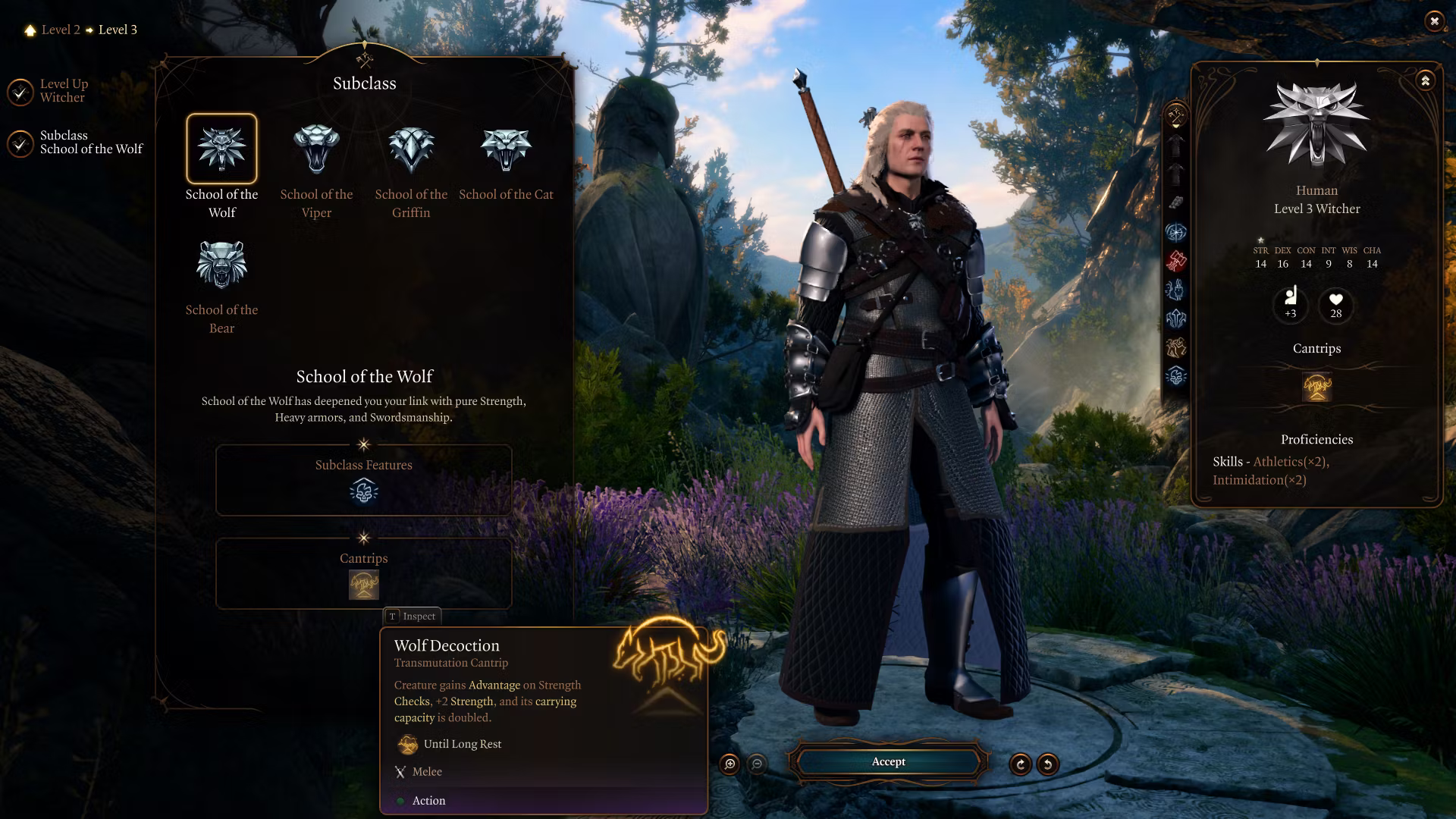Choose the School of the Viper subclass
The image size is (1456, 819).
(x=316, y=149)
